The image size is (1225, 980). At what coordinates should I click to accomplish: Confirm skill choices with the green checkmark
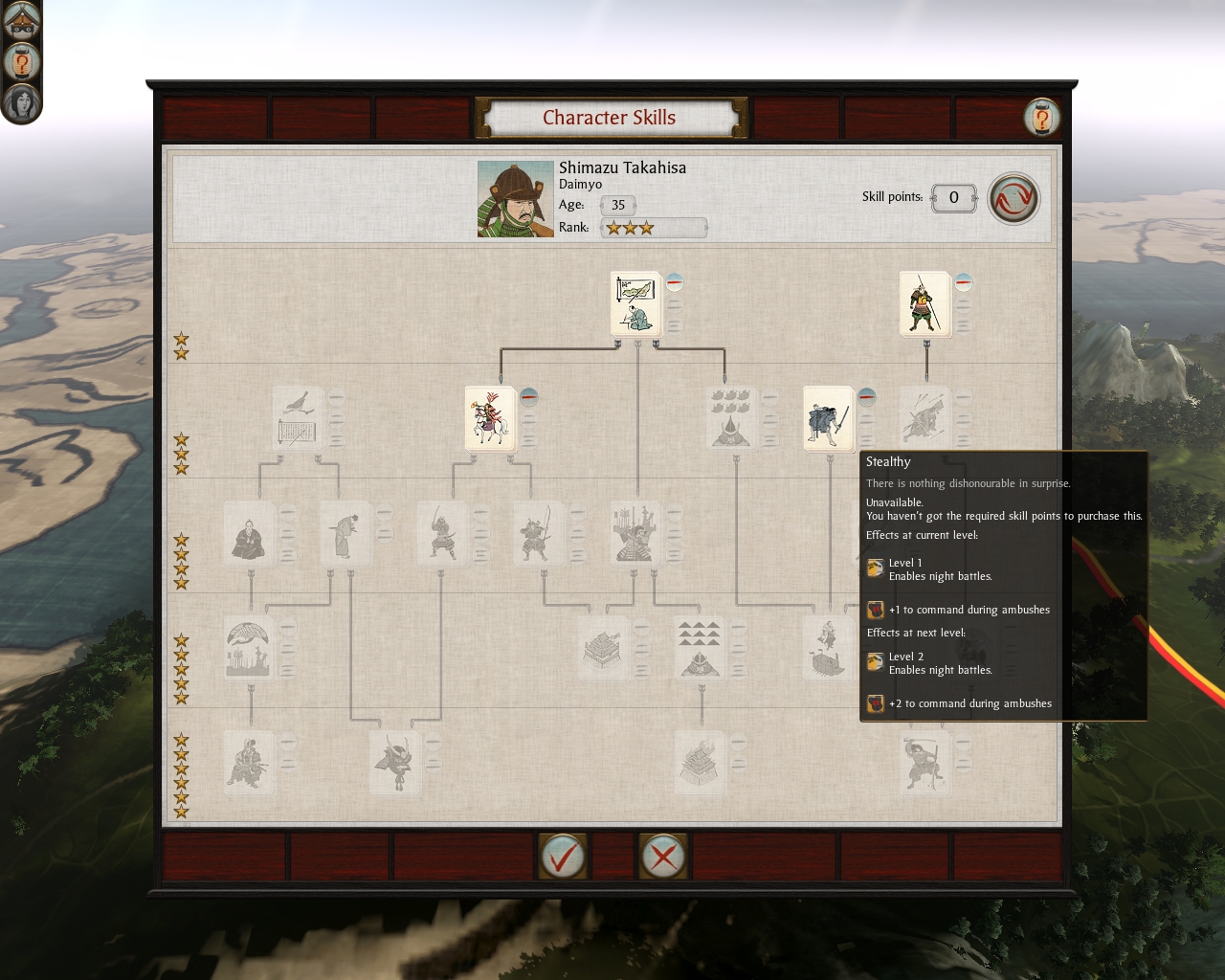click(x=562, y=856)
